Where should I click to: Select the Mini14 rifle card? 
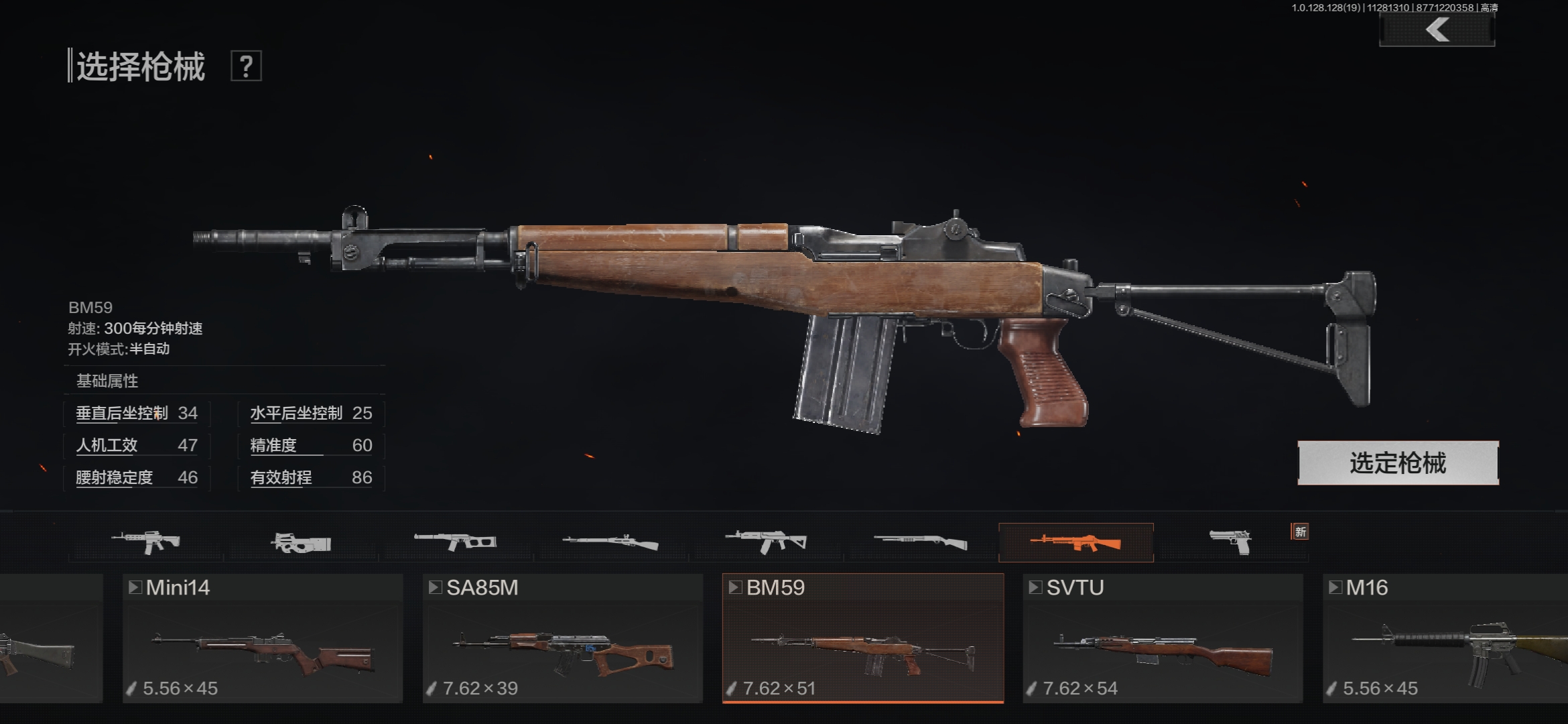coord(262,638)
